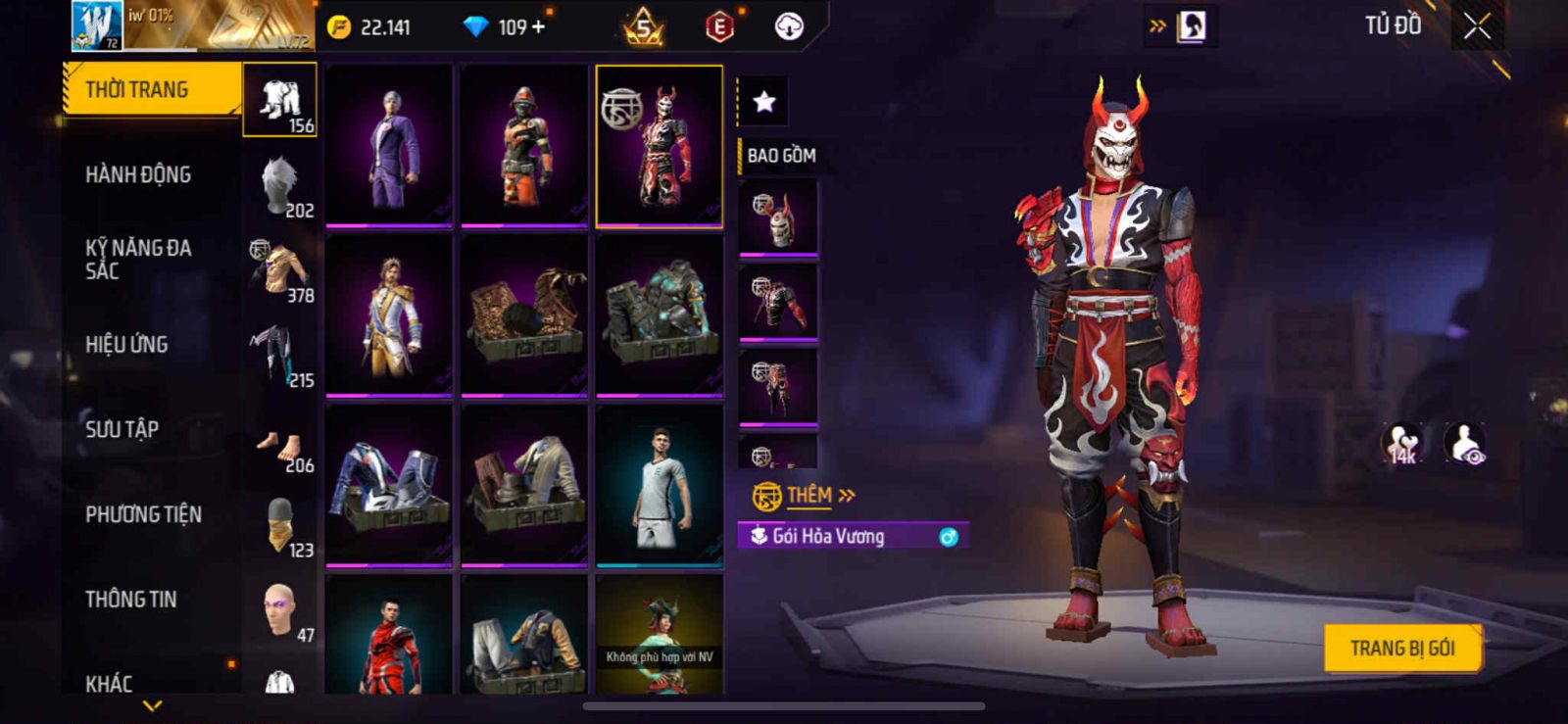Add diamonds with the plus button
This screenshot has width=1568, height=724.
[x=538, y=26]
